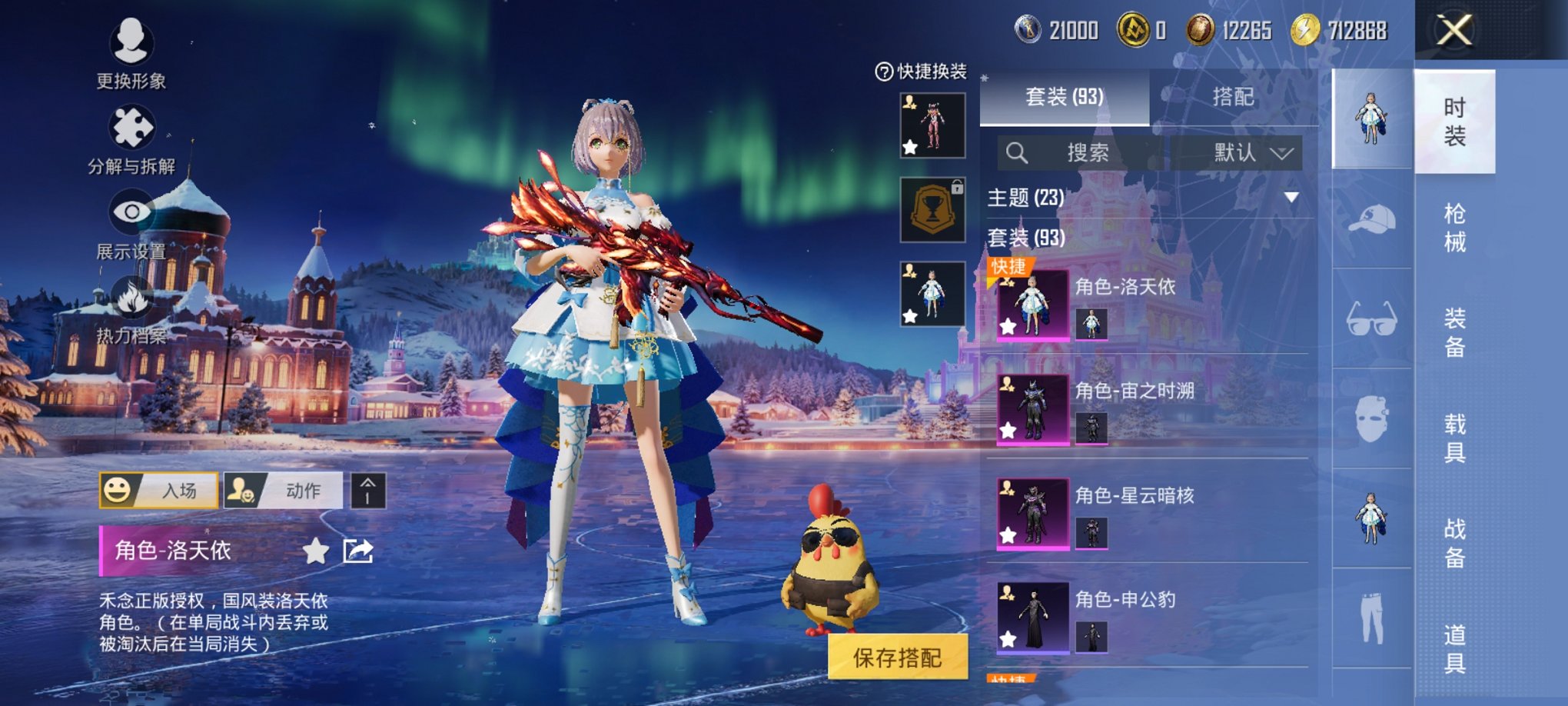The image size is (1568, 706).
Task: Close the outfit screen with X
Action: click(1454, 31)
